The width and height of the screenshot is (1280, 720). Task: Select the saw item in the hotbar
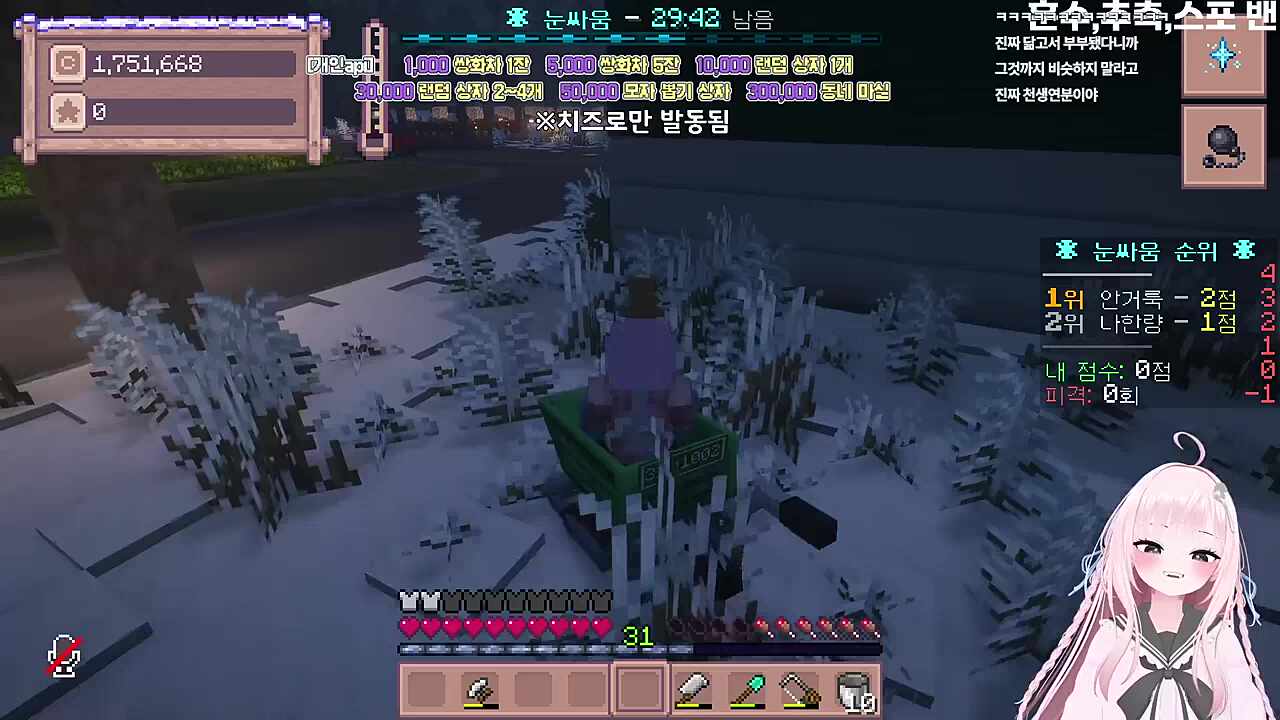(801, 688)
